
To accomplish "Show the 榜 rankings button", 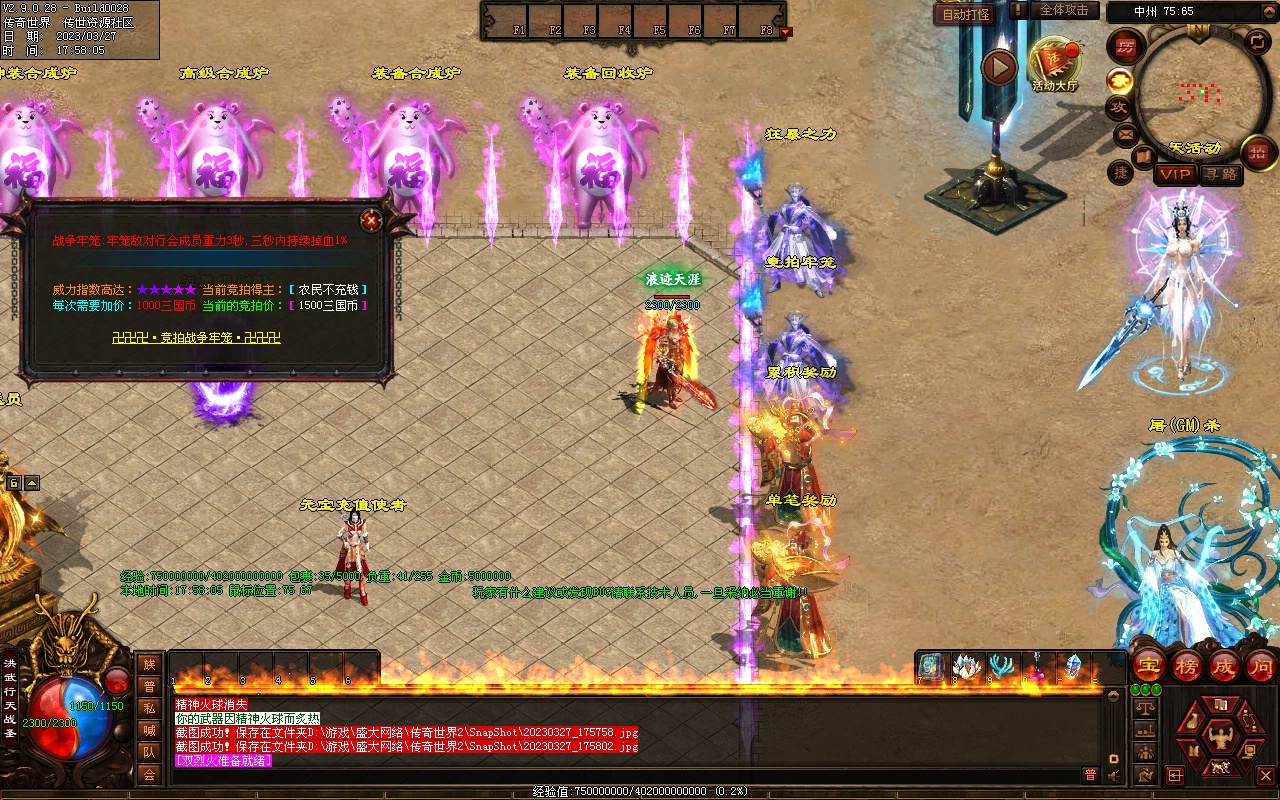I will [x=1186, y=666].
